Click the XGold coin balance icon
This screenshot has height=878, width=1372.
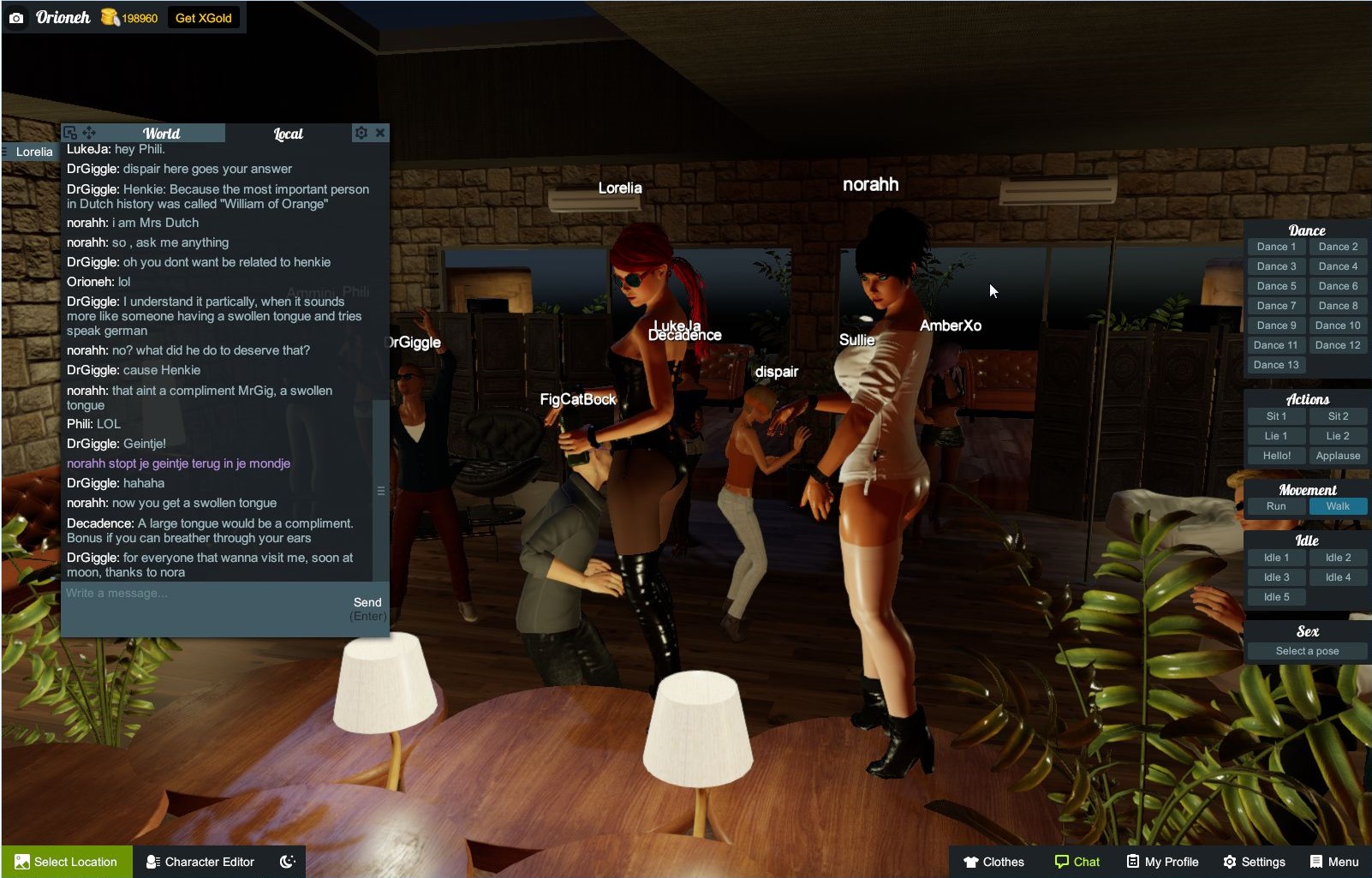click(108, 16)
